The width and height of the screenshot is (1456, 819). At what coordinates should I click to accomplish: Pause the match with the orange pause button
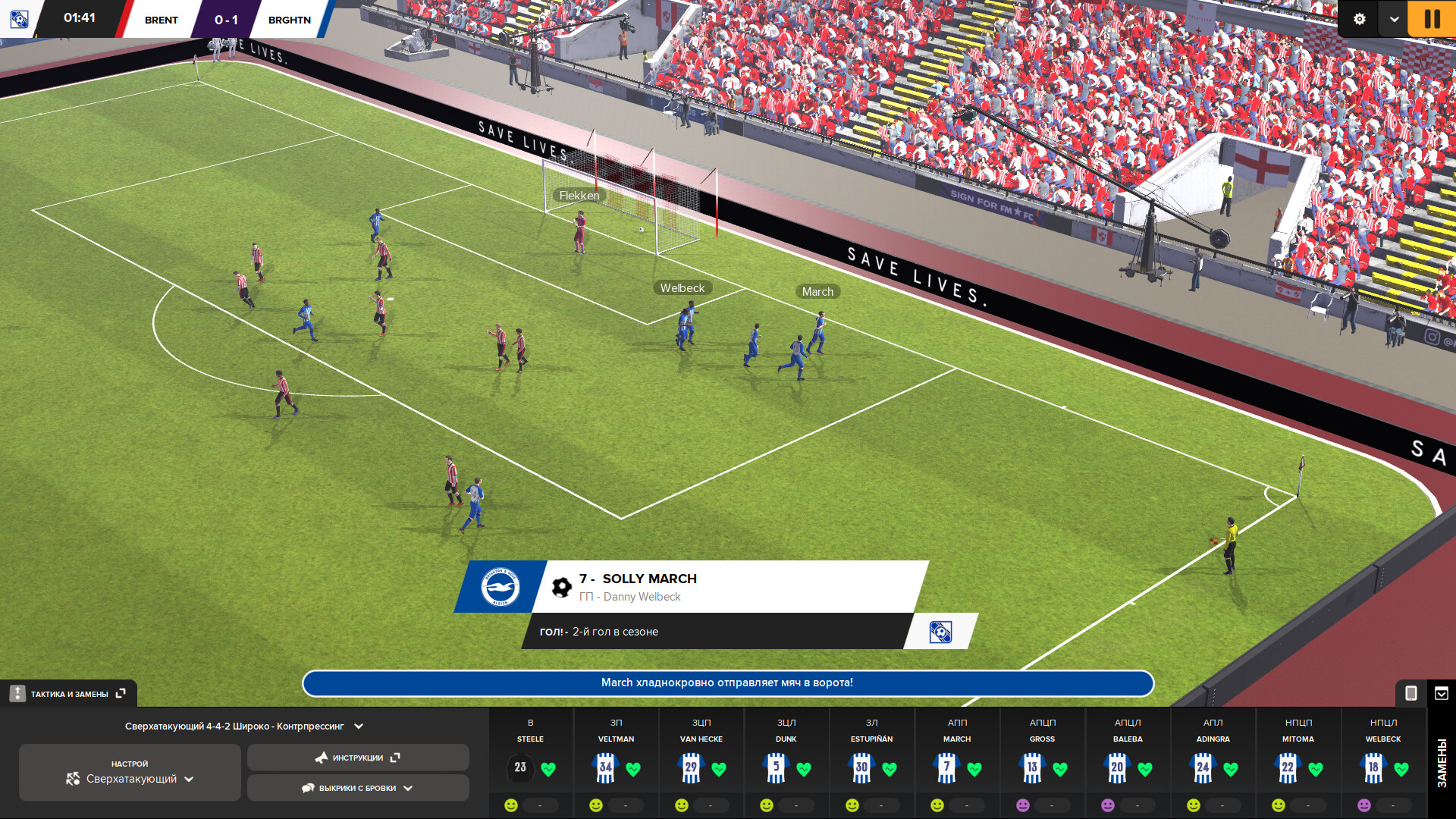(x=1432, y=19)
